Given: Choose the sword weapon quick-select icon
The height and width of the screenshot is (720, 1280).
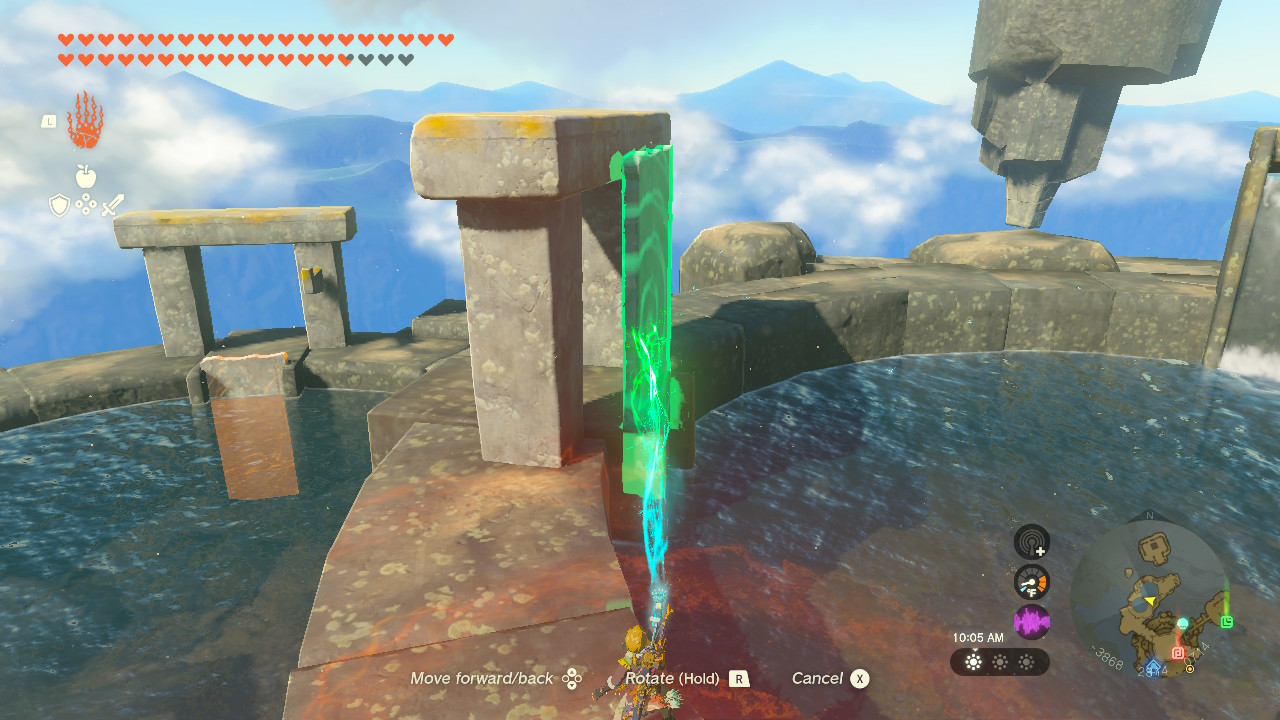Looking at the screenshot, I should 112,205.
